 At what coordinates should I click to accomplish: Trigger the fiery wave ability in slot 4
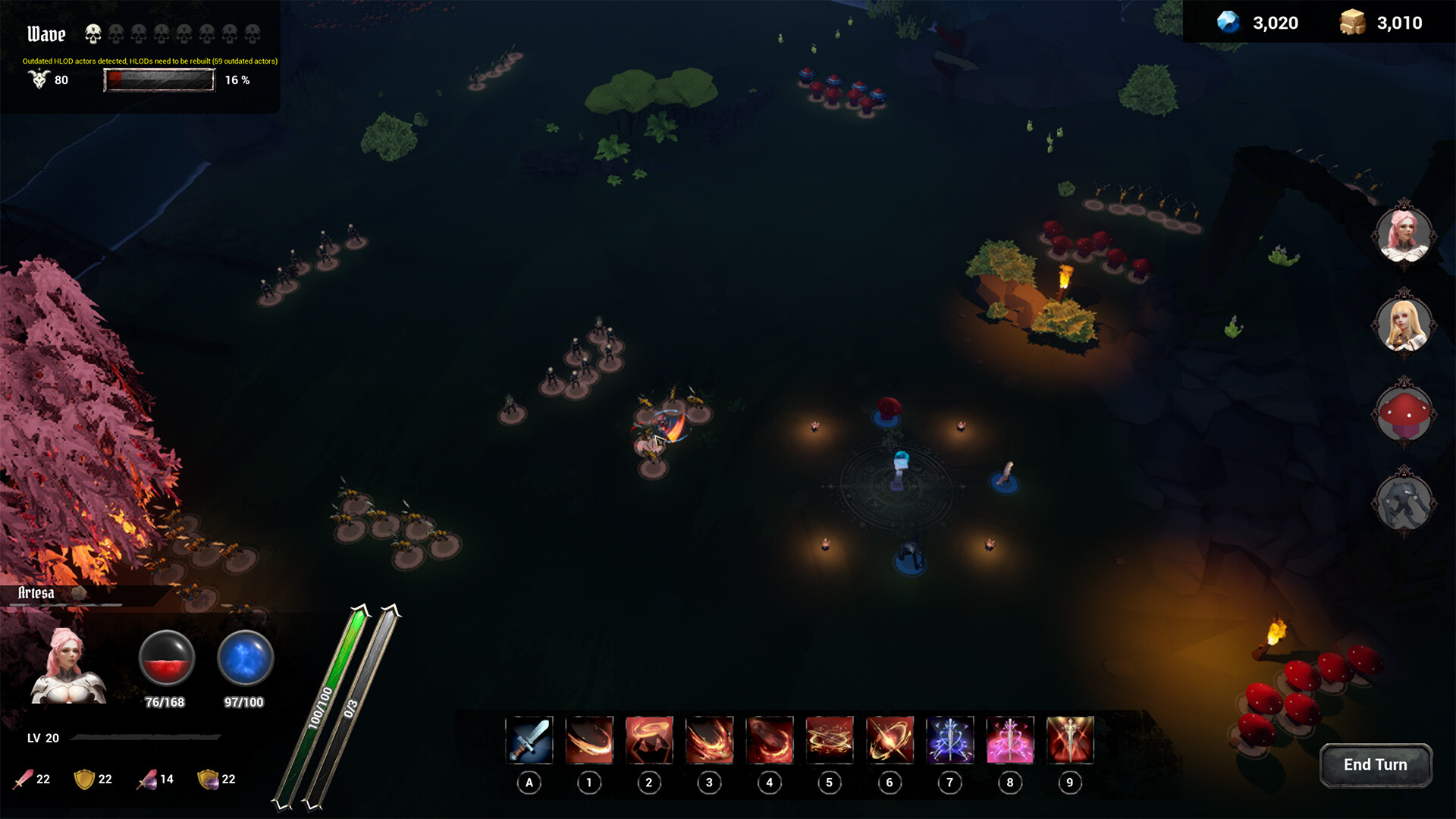pyautogui.click(x=770, y=740)
